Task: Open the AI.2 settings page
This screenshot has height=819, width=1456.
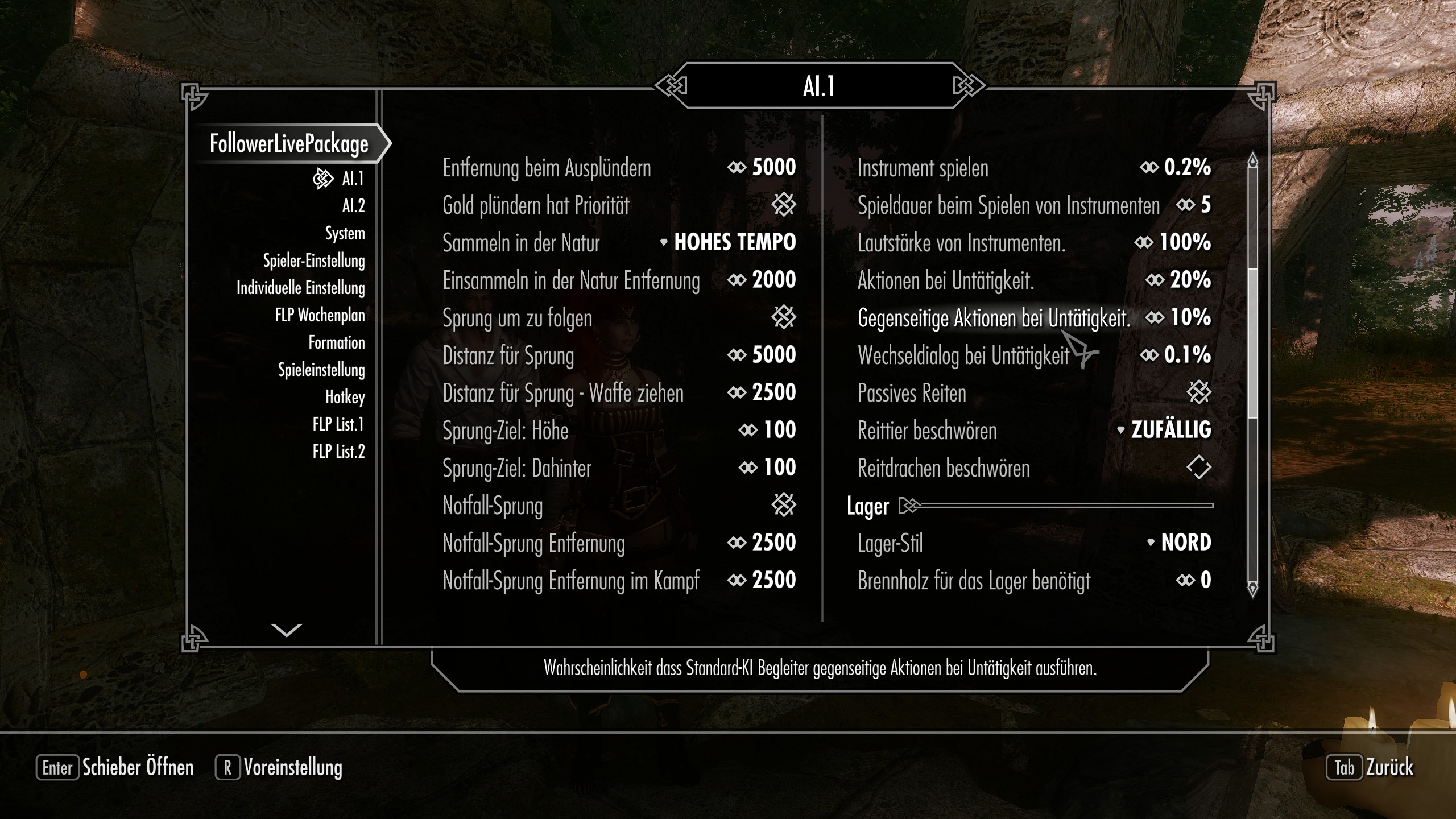Action: click(353, 206)
